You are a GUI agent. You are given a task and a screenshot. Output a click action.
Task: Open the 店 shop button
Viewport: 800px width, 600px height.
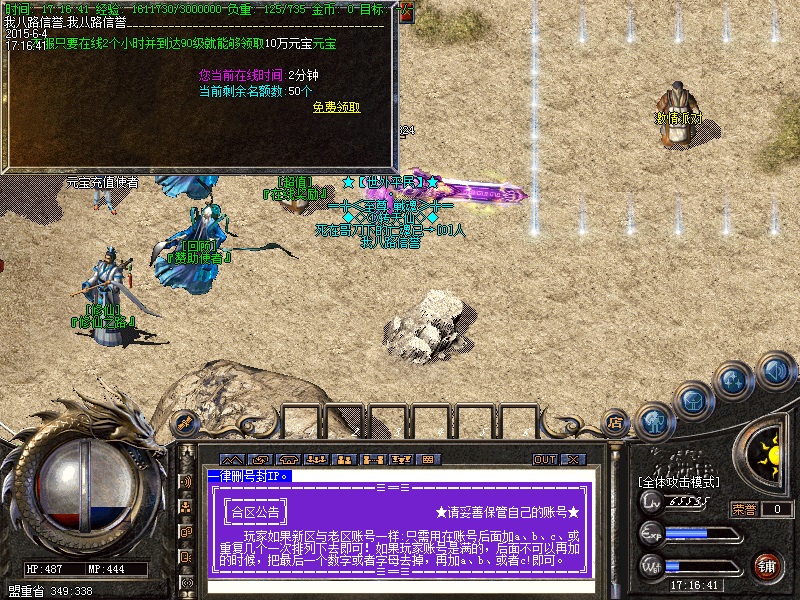(616, 423)
